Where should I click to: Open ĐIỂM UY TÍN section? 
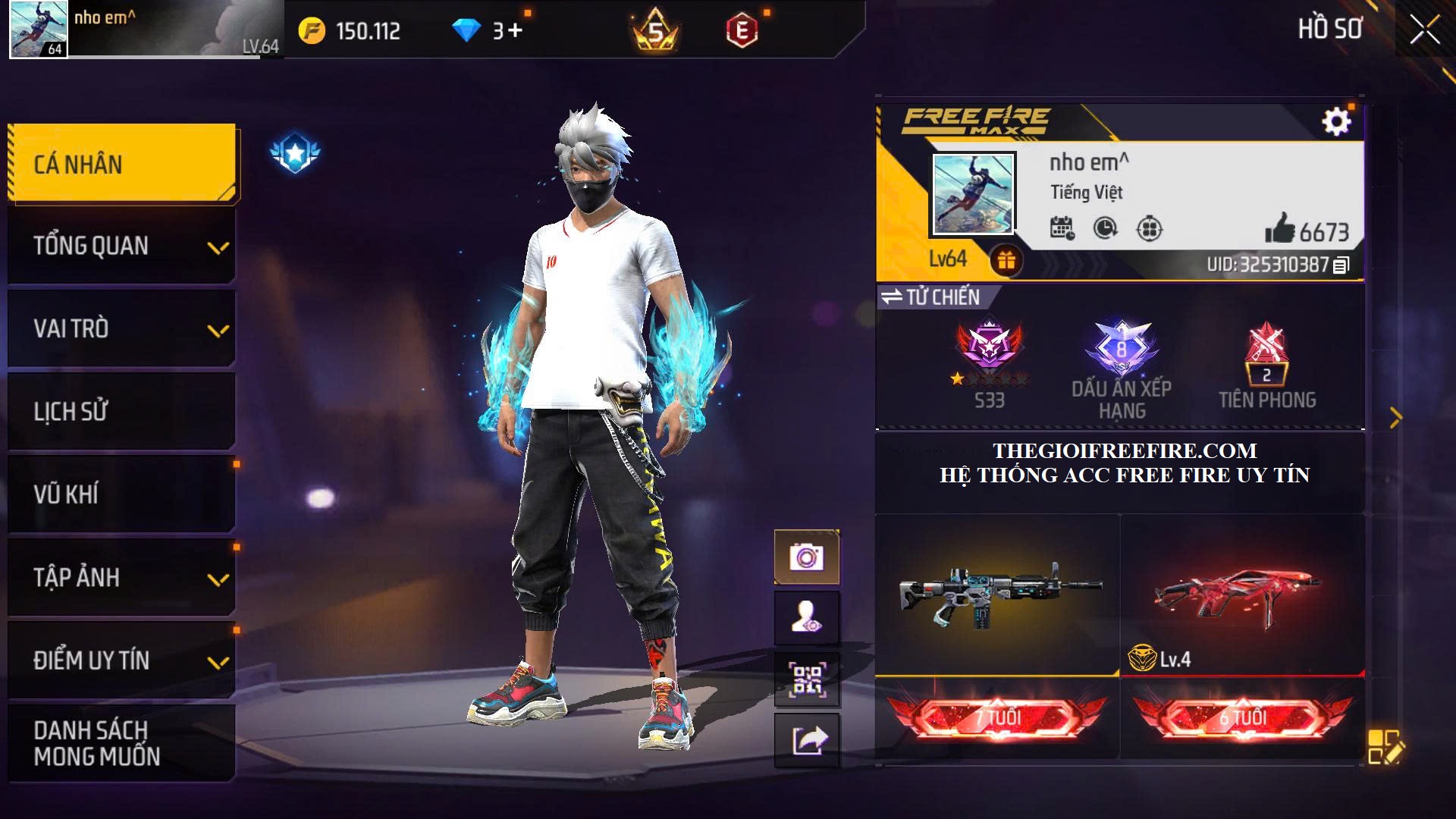point(121,661)
